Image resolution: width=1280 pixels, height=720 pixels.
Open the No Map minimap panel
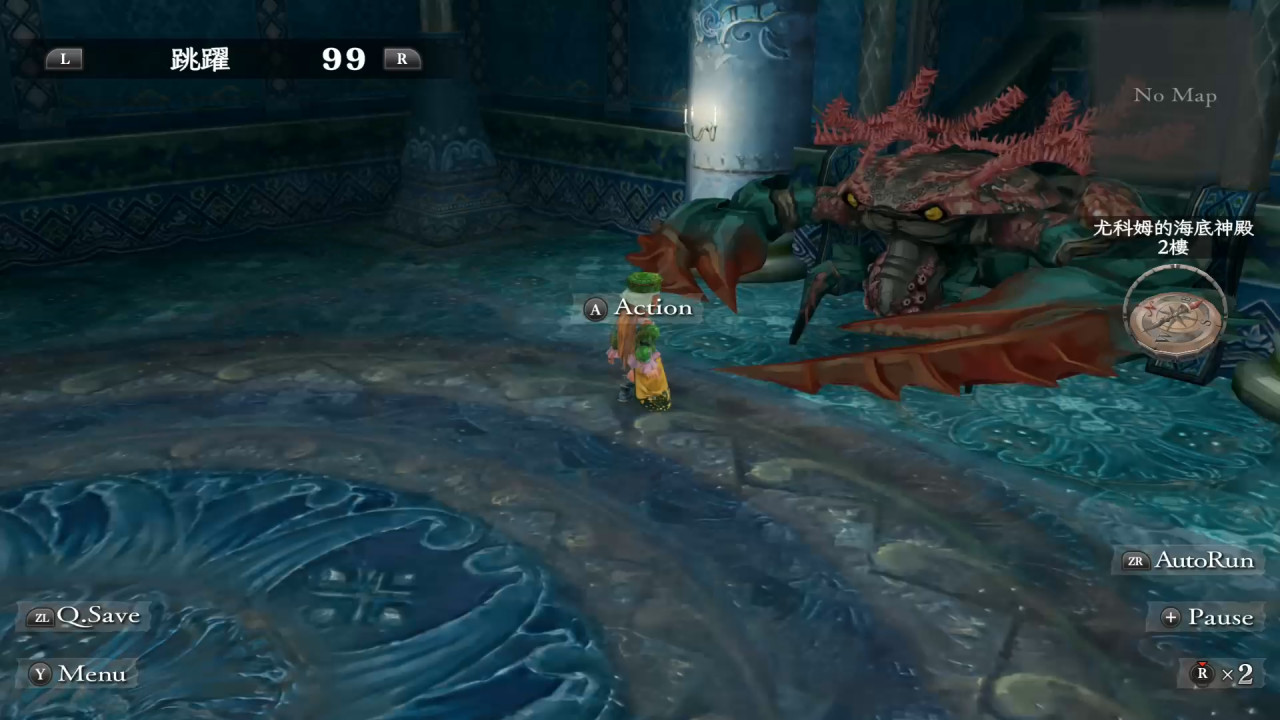click(1174, 96)
